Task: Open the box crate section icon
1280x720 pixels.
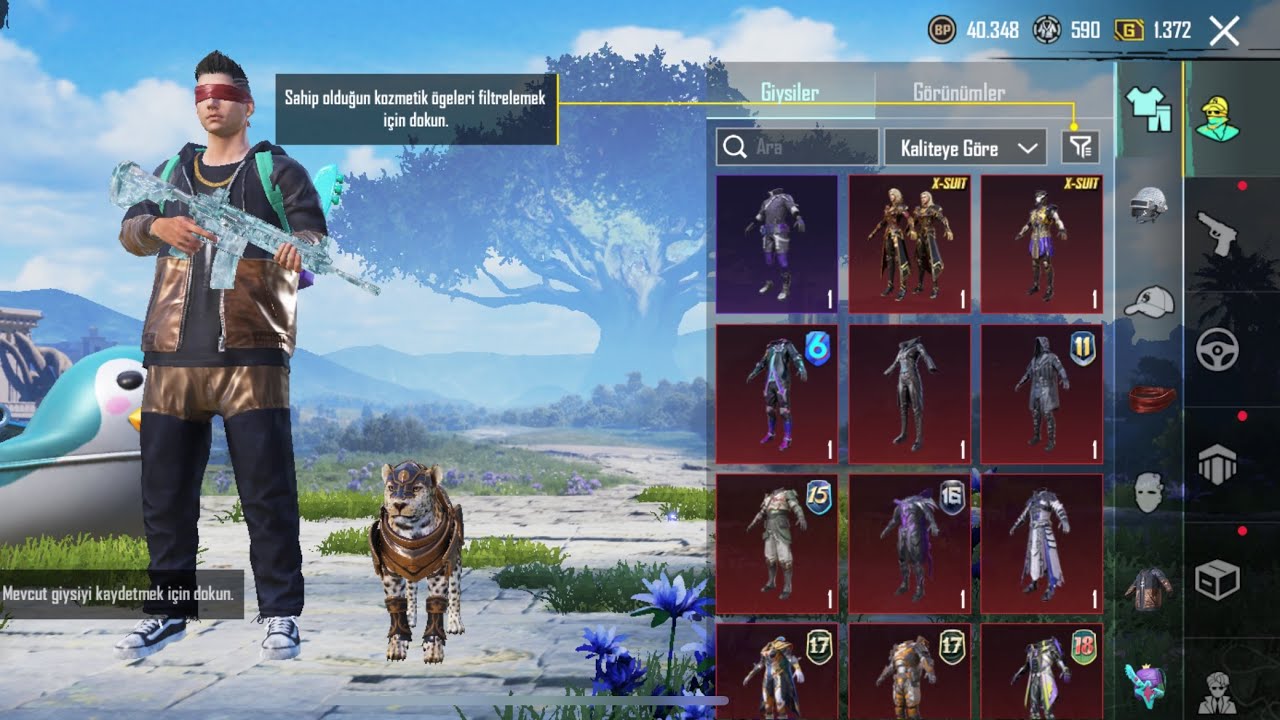Action: coord(1217,580)
